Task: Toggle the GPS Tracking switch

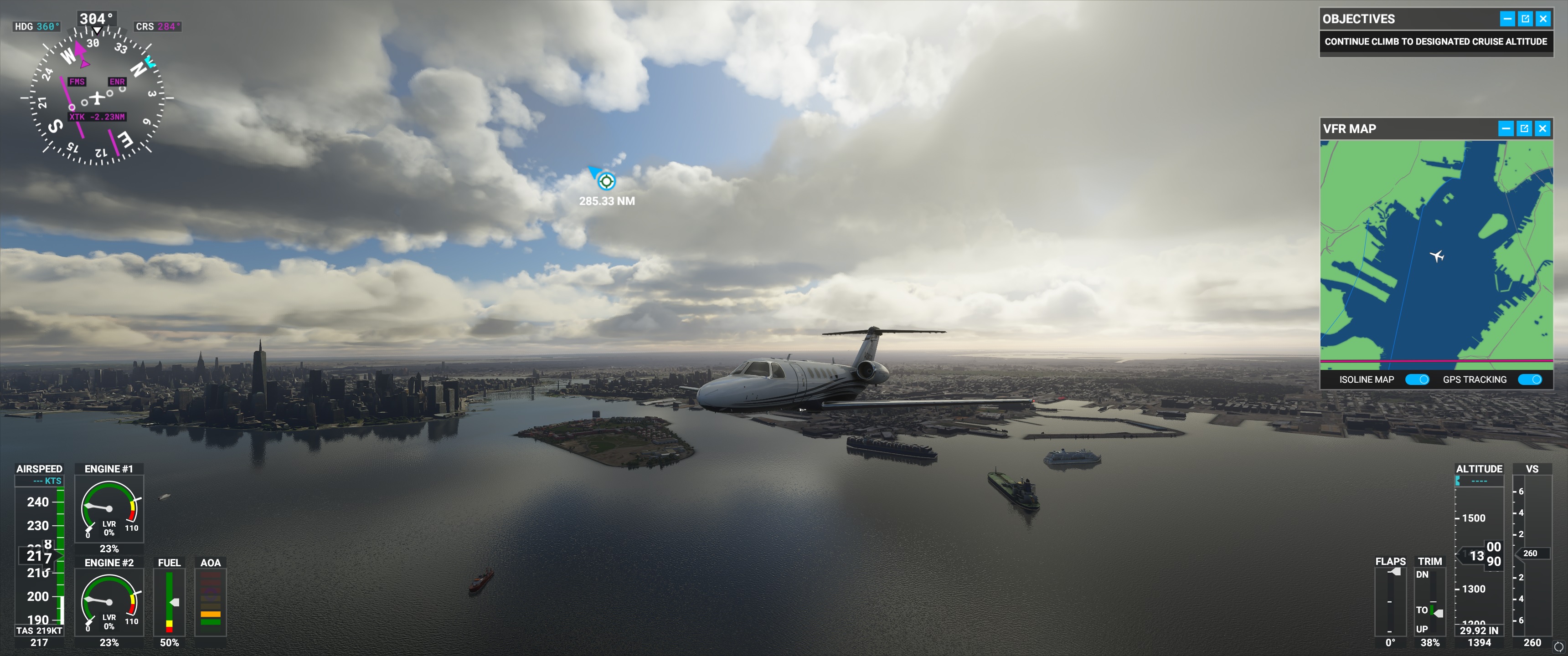Action: (1530, 379)
